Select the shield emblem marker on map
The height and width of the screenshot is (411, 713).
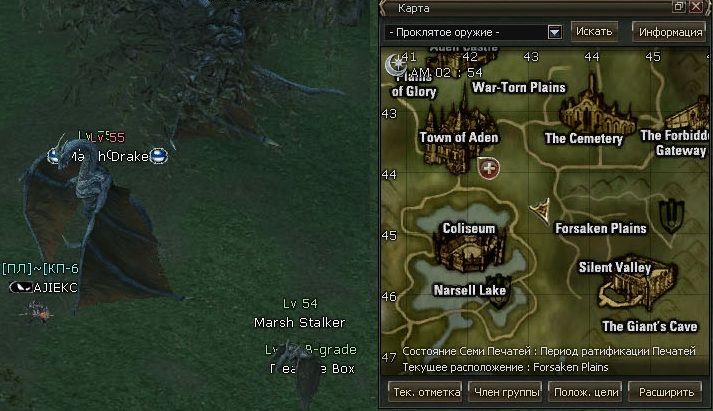coord(673,212)
